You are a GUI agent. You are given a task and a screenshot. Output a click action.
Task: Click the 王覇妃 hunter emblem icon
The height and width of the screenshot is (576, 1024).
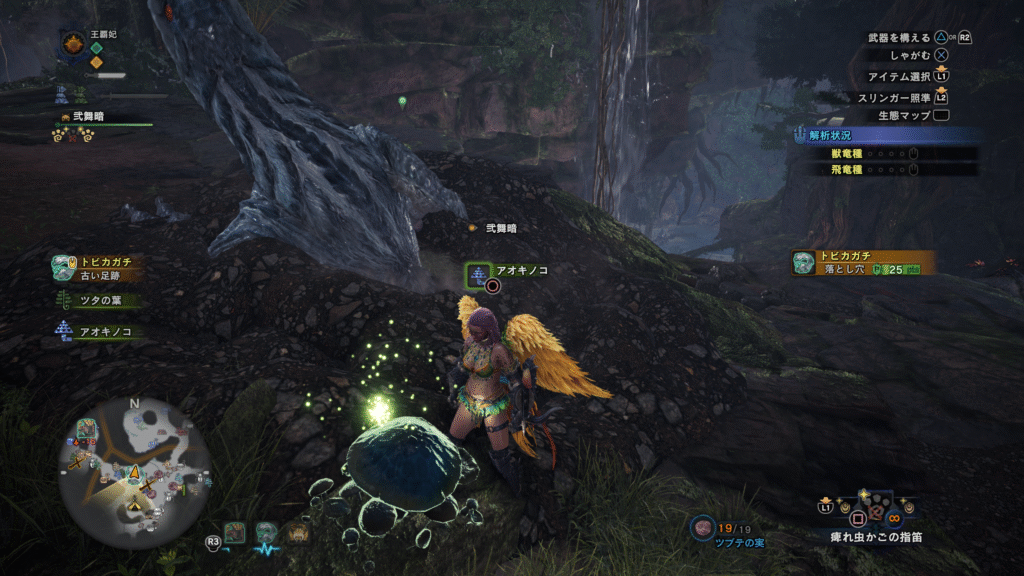(73, 43)
